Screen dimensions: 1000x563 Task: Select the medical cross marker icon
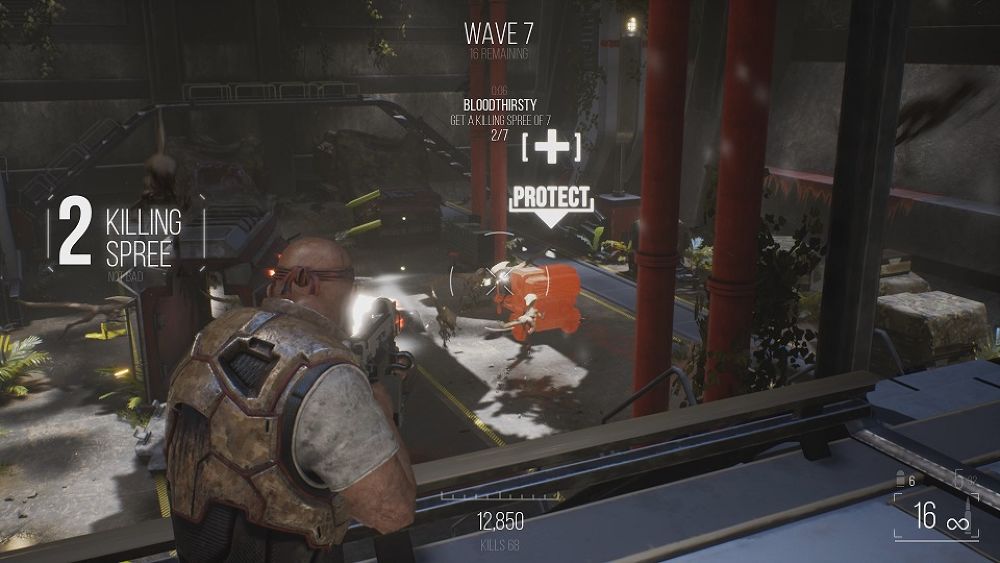pos(551,148)
